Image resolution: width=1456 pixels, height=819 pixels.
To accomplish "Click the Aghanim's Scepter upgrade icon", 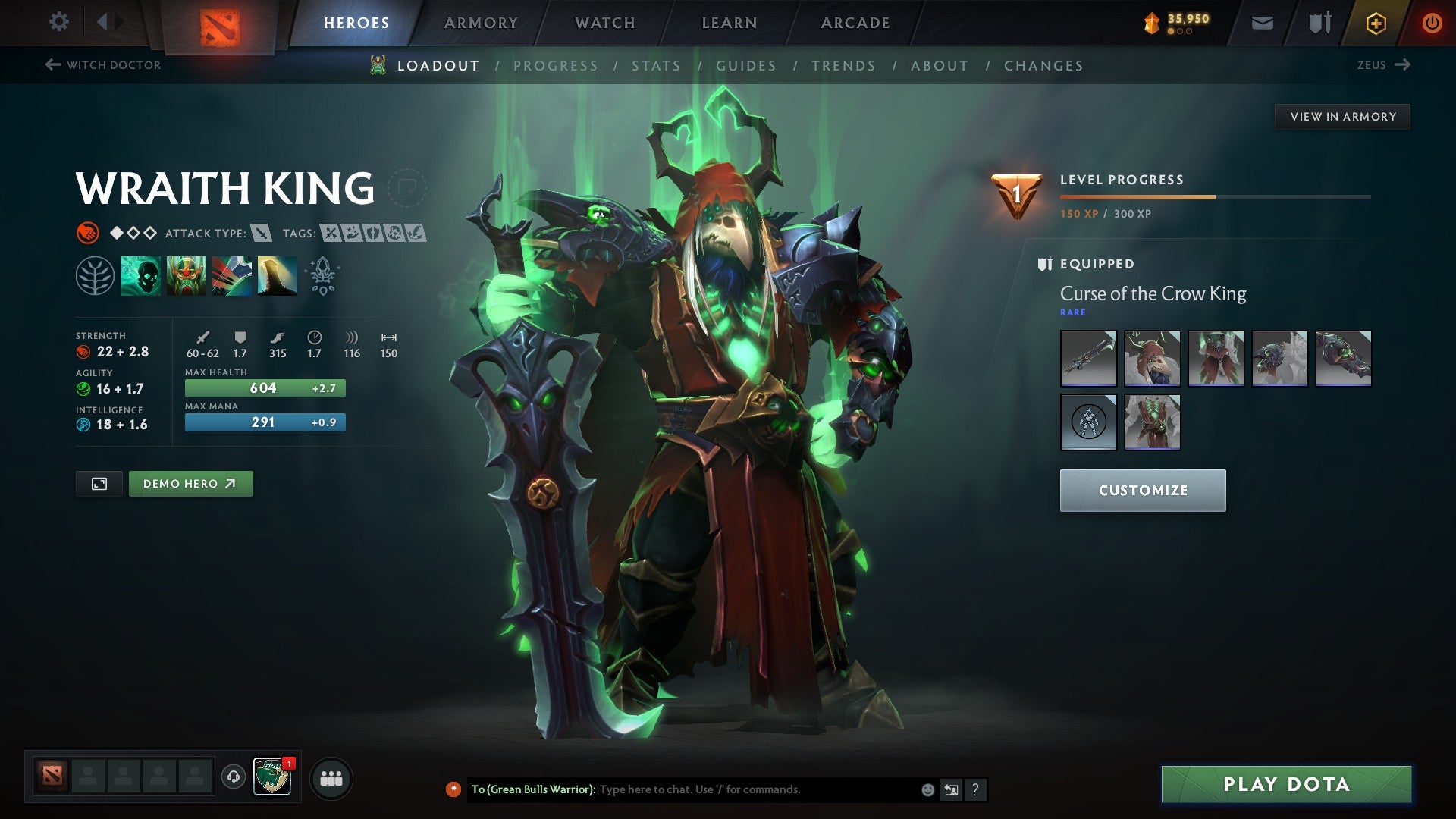I will pos(322,275).
